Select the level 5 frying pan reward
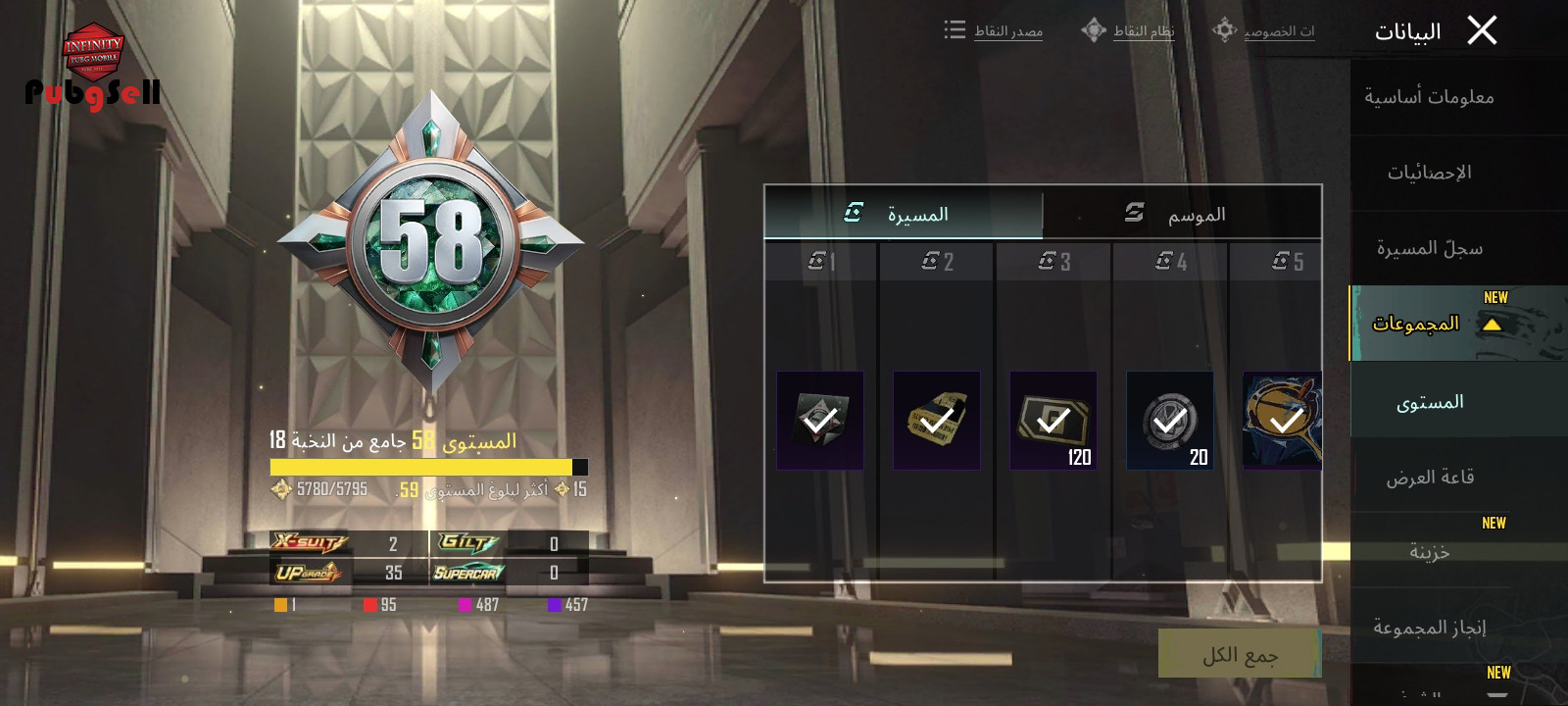The height and width of the screenshot is (706, 1568). point(1282,420)
